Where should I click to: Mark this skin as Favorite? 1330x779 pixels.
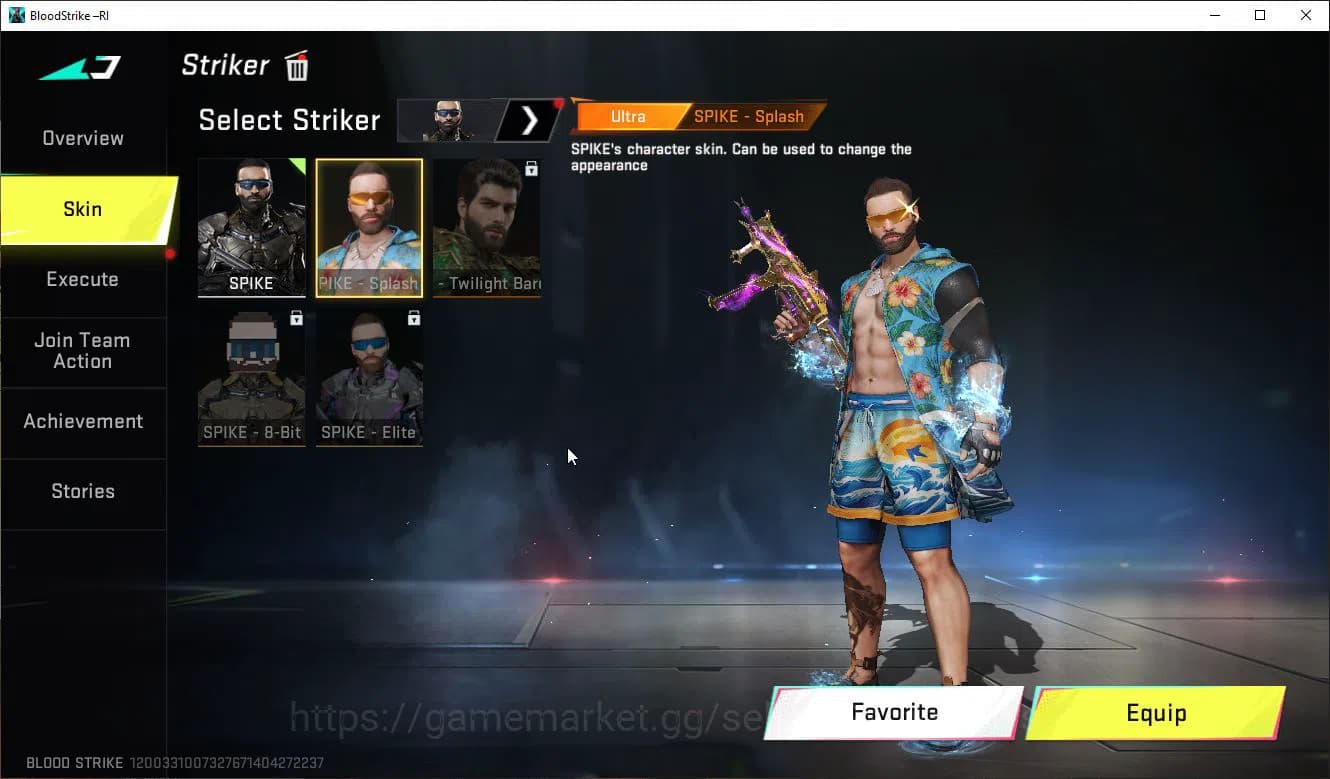(893, 712)
